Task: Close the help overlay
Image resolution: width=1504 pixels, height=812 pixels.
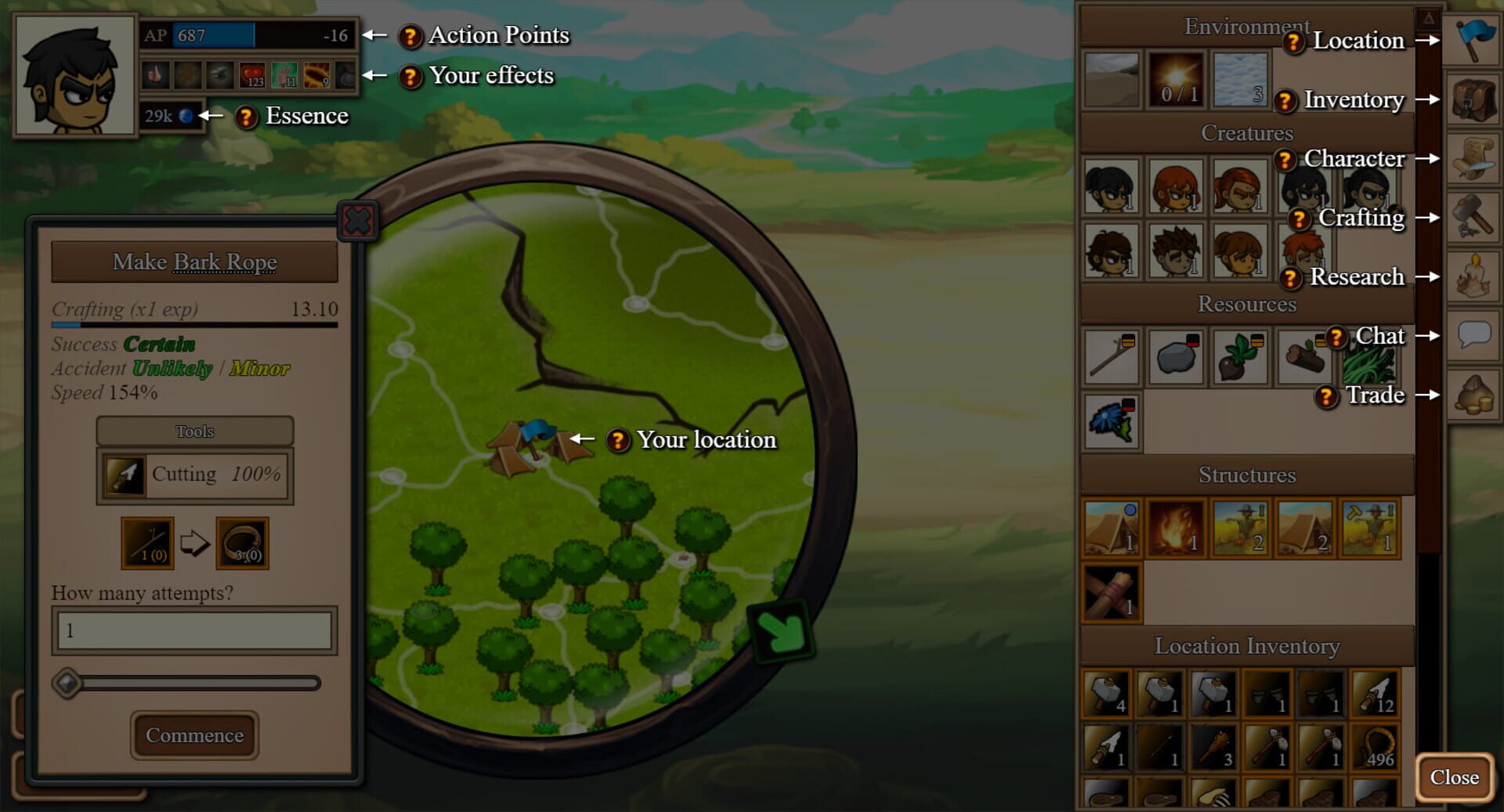Action: (x=1454, y=777)
